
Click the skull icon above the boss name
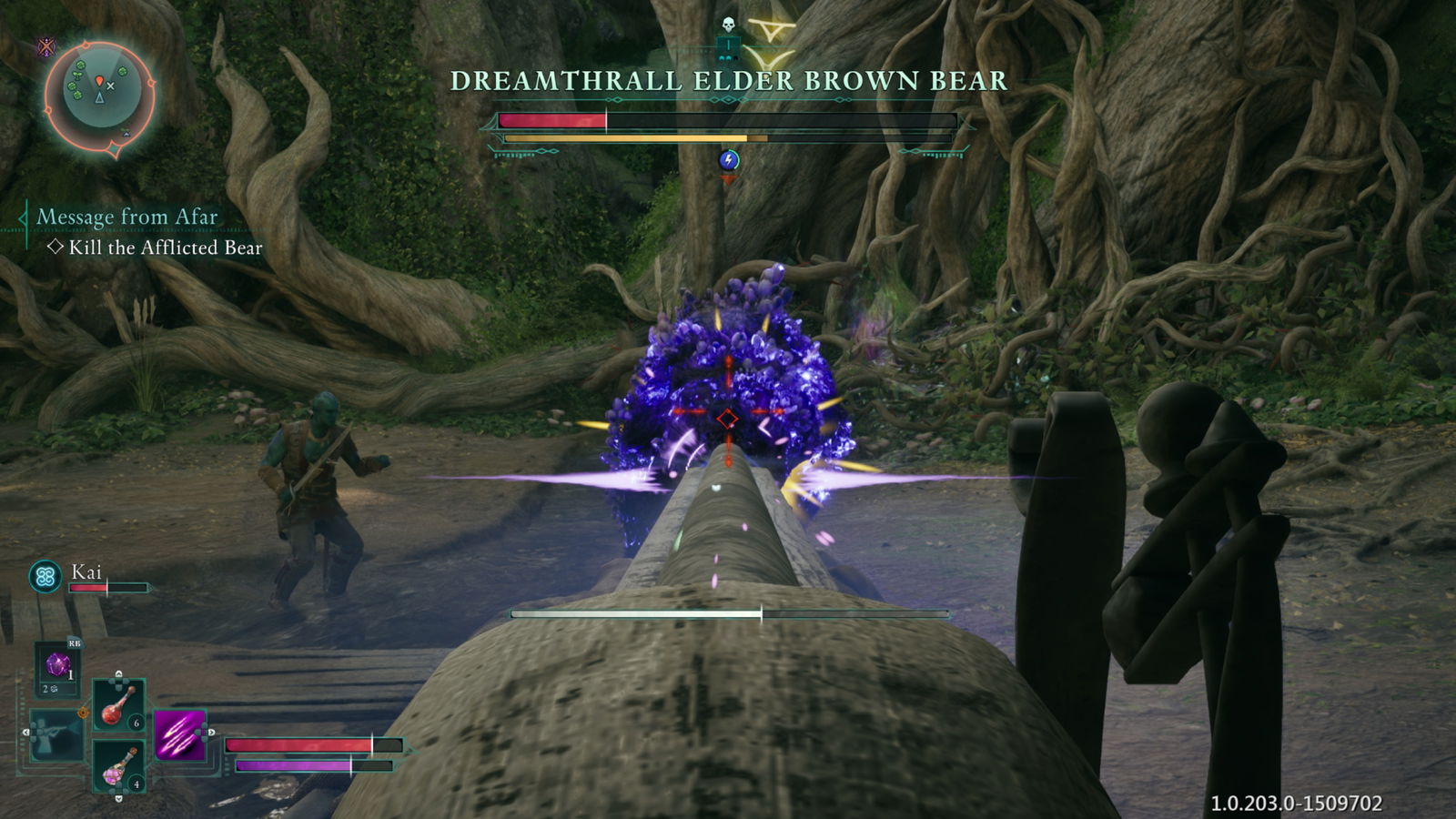pos(727,25)
